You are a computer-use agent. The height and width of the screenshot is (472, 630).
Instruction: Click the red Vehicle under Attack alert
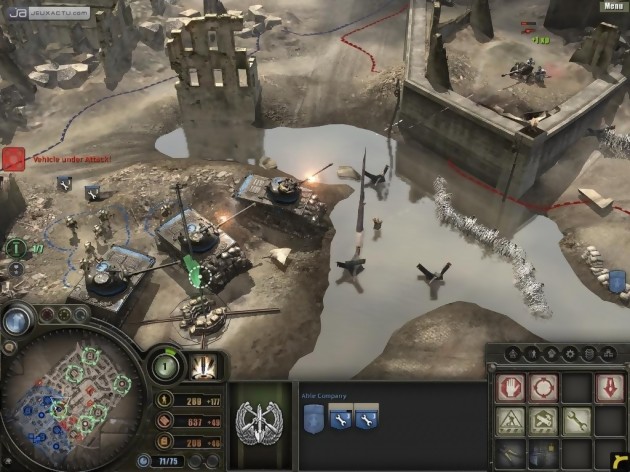pyautogui.click(x=14, y=159)
